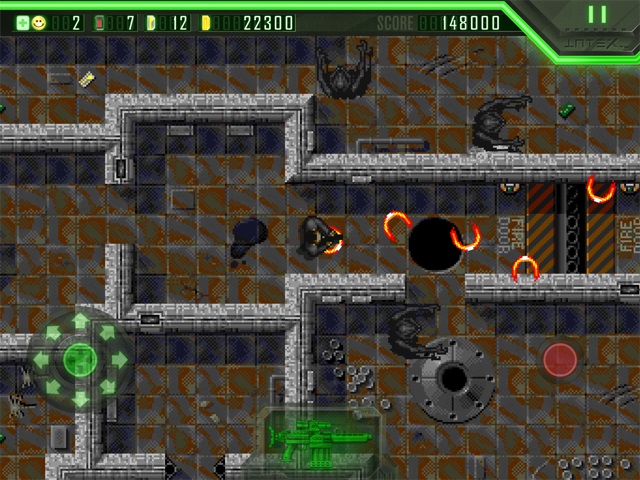Tap the green virtual directional pad center
640x480 pixels.
(79, 358)
